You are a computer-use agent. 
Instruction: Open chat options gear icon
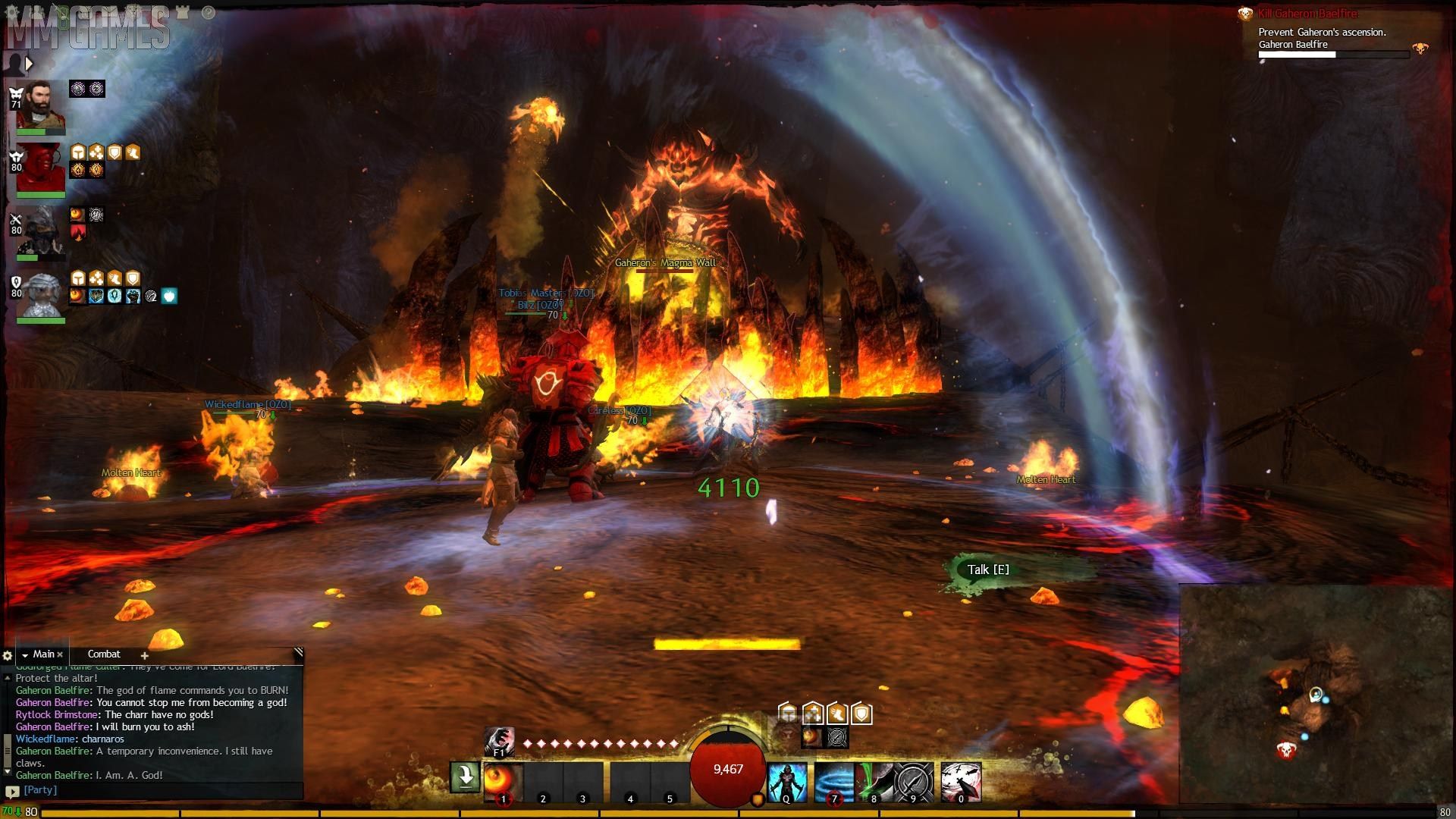click(x=8, y=655)
